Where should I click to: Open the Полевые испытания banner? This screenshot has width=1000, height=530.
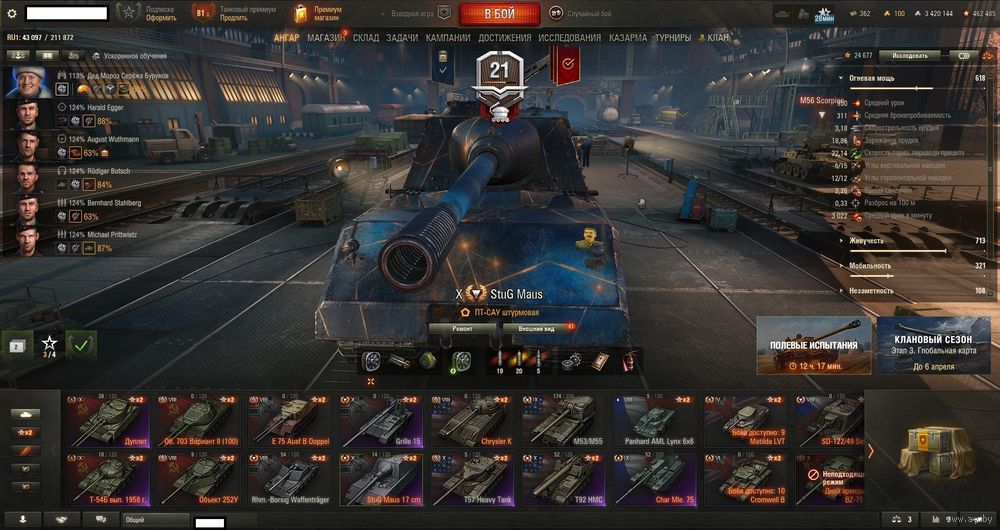[813, 345]
